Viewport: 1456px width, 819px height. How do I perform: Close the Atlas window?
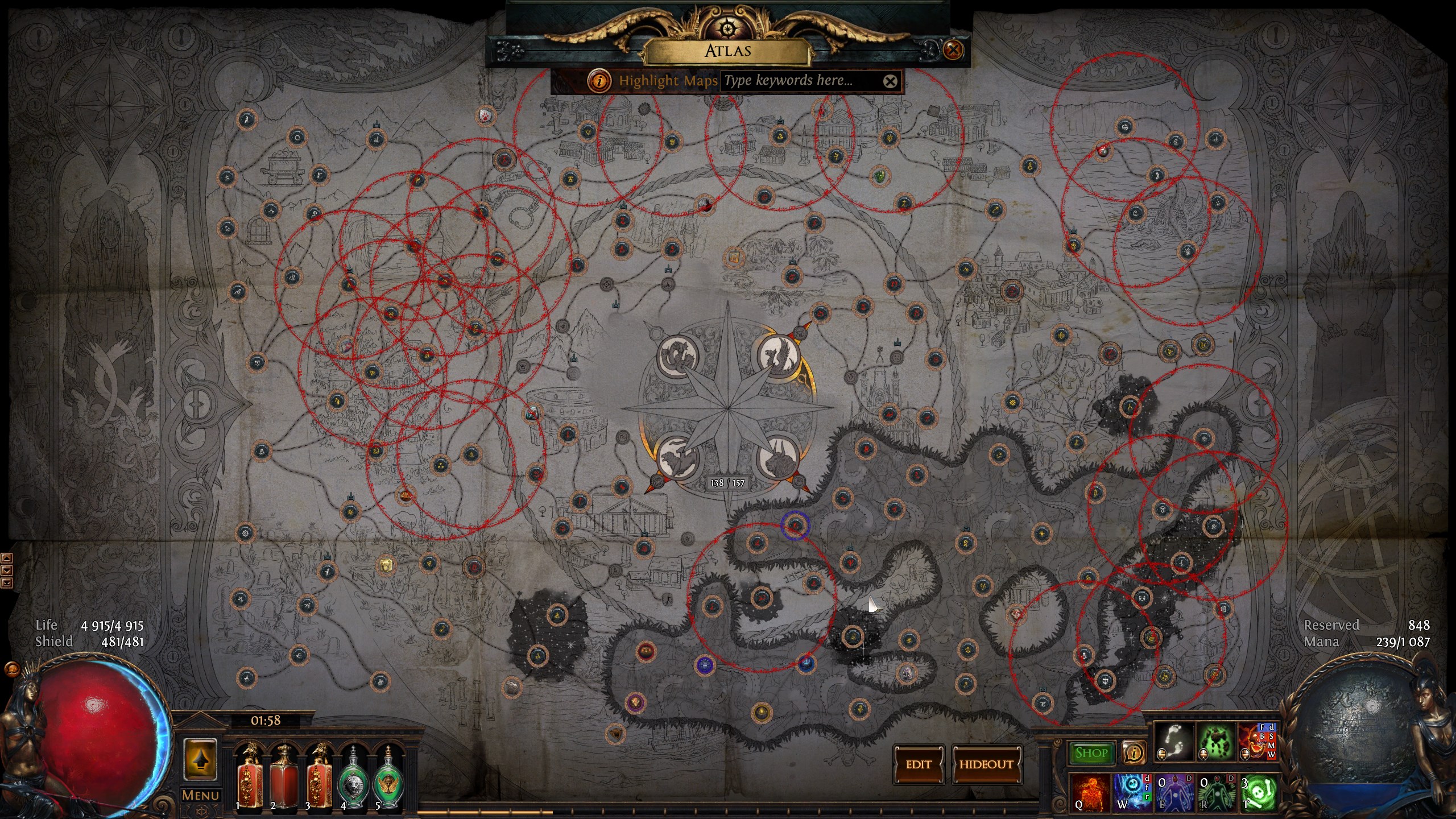pos(953,50)
